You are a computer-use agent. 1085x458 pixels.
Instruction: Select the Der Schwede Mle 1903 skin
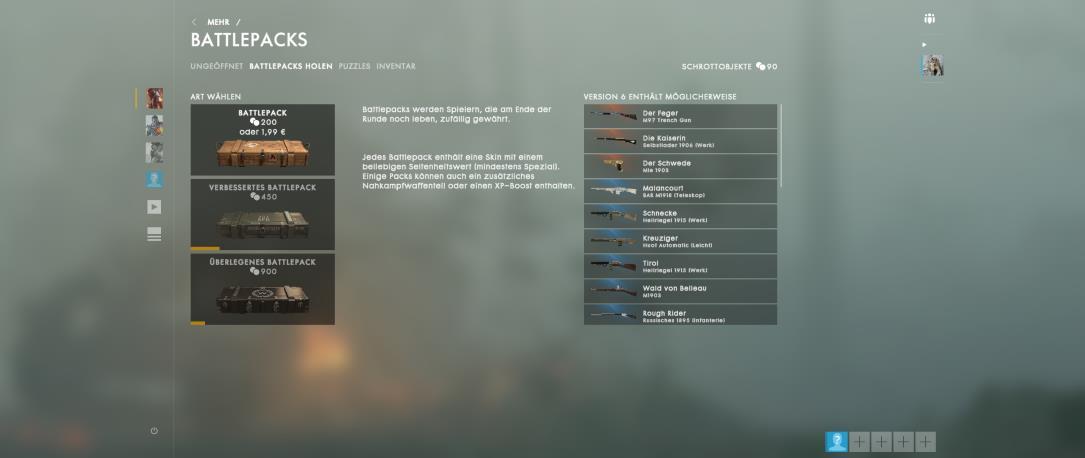click(x=680, y=166)
